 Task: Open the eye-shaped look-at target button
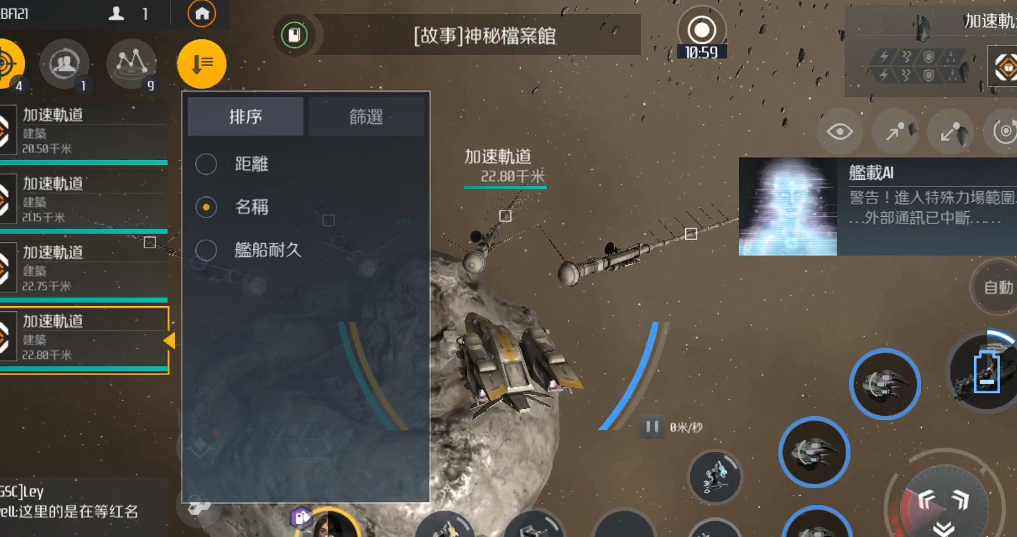(x=841, y=132)
